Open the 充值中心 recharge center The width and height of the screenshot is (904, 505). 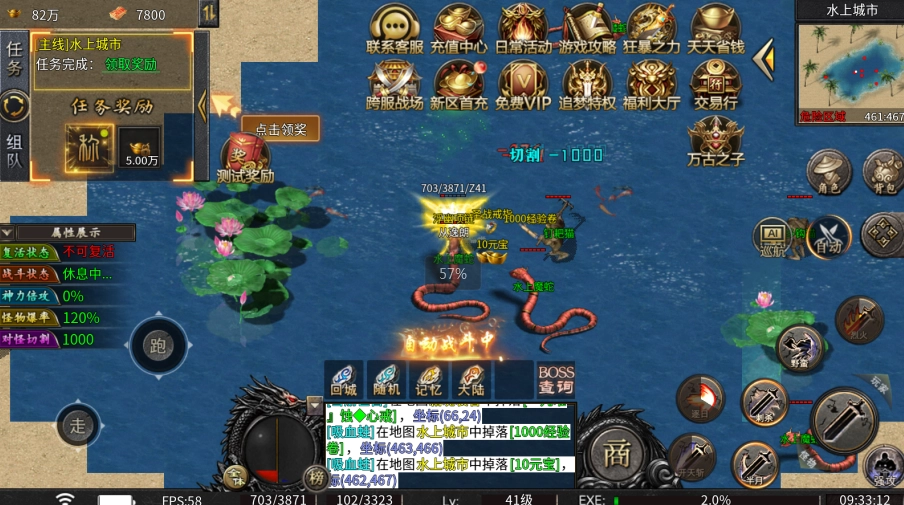click(459, 28)
